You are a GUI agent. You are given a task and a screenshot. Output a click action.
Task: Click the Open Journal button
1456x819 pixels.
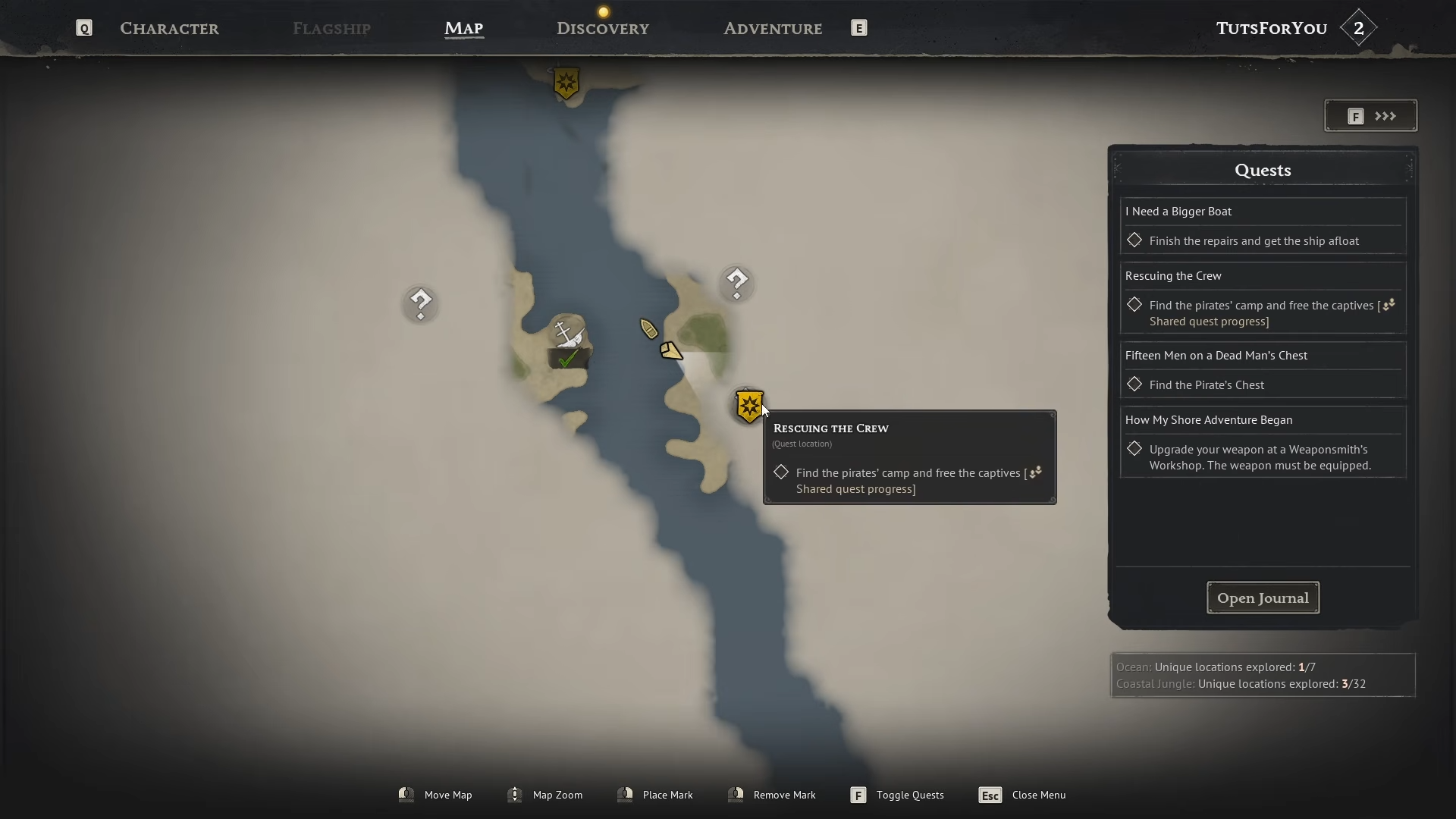point(1263,598)
